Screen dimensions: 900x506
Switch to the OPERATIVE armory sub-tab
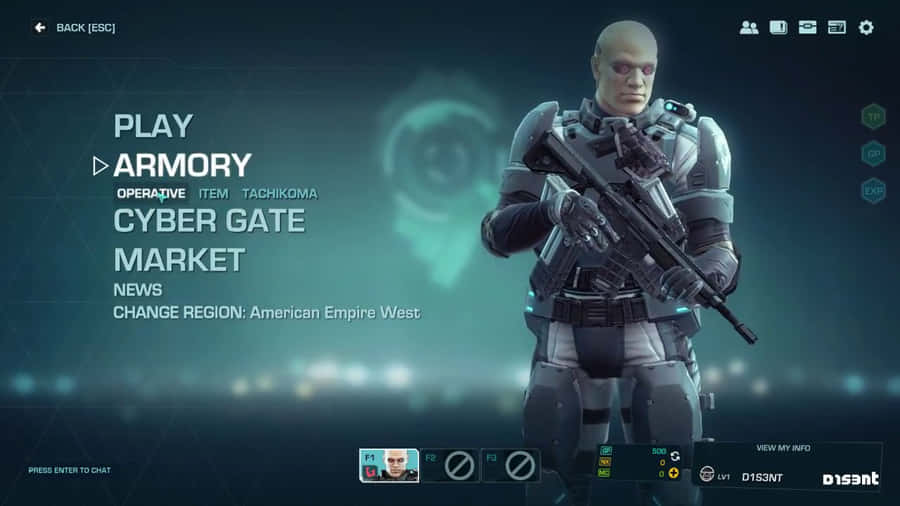point(151,194)
